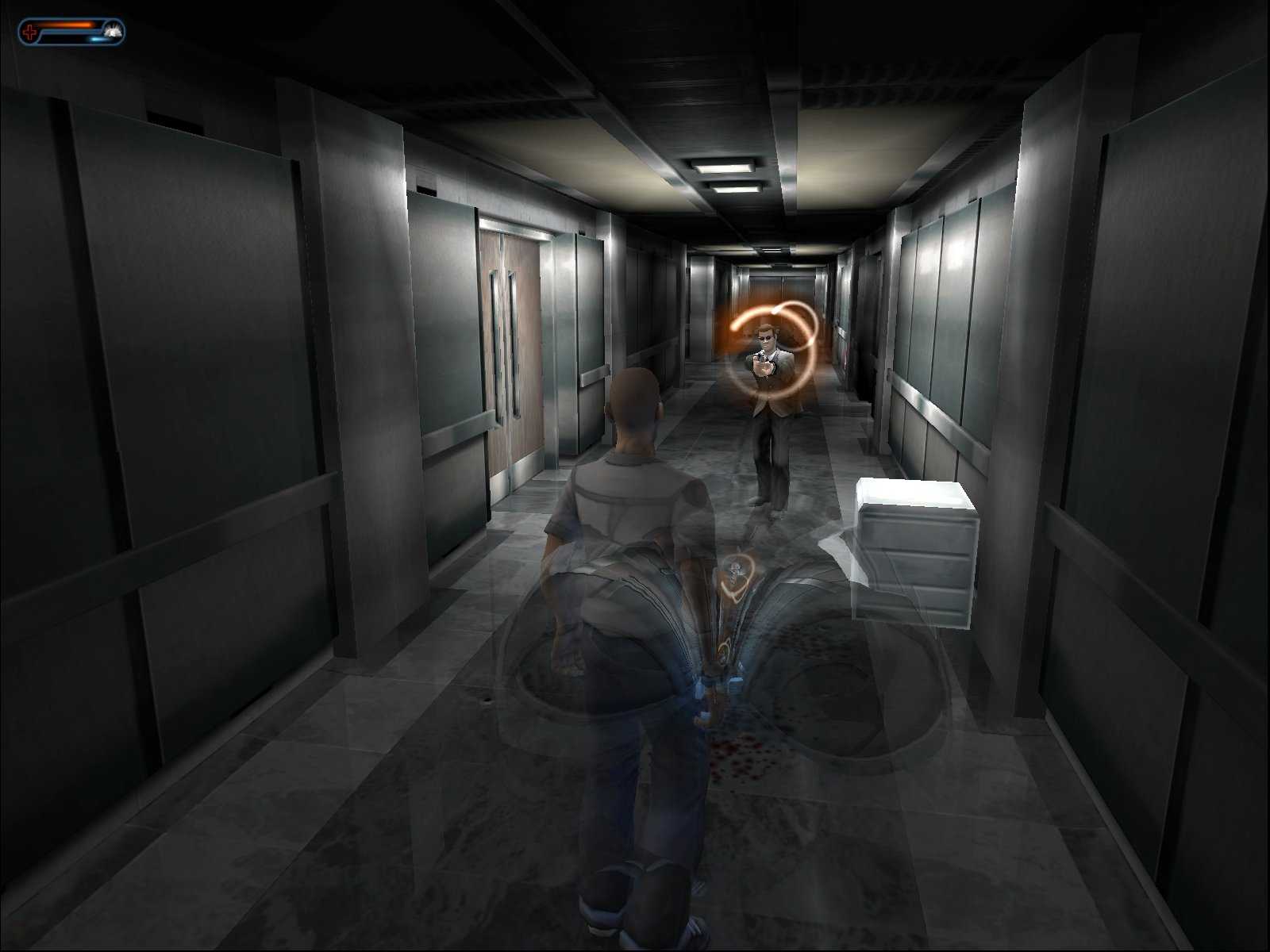Click the red health cross icon
Viewport: 1270px width, 952px height.
30,30
